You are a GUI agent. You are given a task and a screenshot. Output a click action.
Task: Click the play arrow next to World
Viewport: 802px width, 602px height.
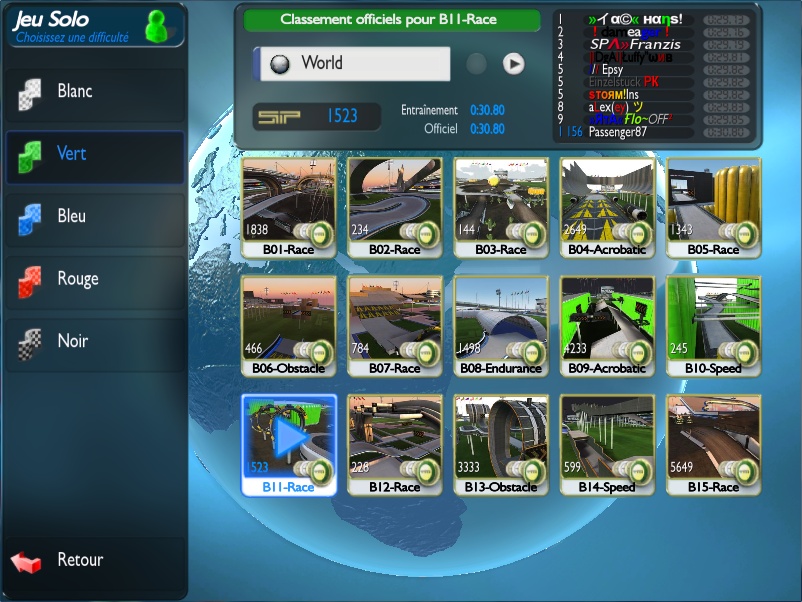(x=513, y=64)
